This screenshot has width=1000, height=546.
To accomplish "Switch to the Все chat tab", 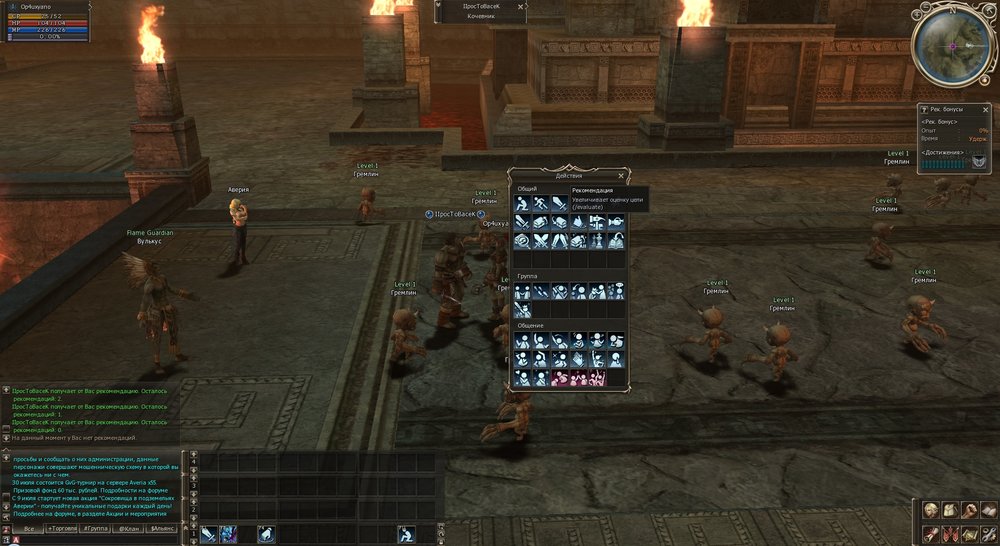I will pos(29,528).
